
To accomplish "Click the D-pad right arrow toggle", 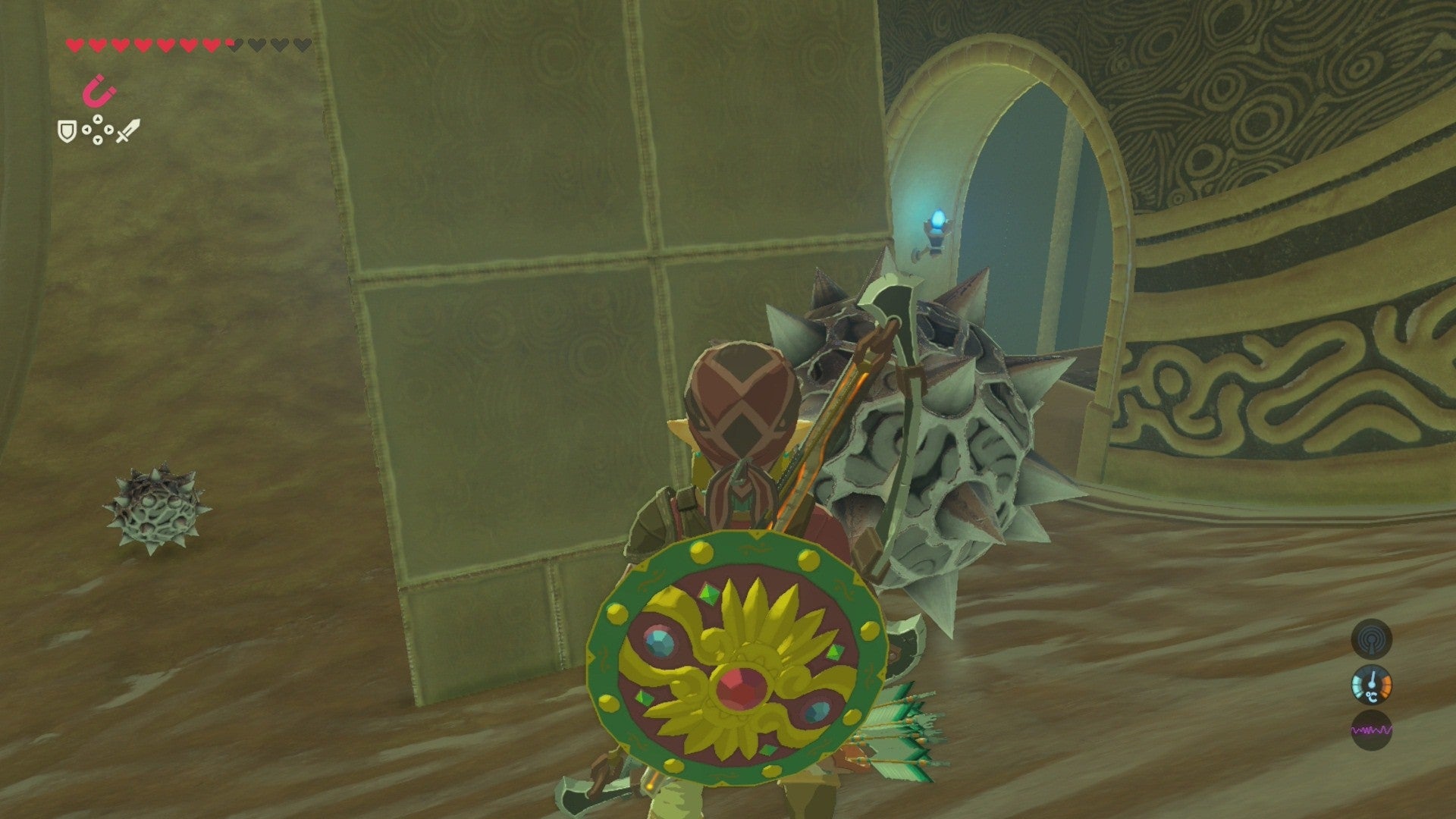I will click(108, 130).
